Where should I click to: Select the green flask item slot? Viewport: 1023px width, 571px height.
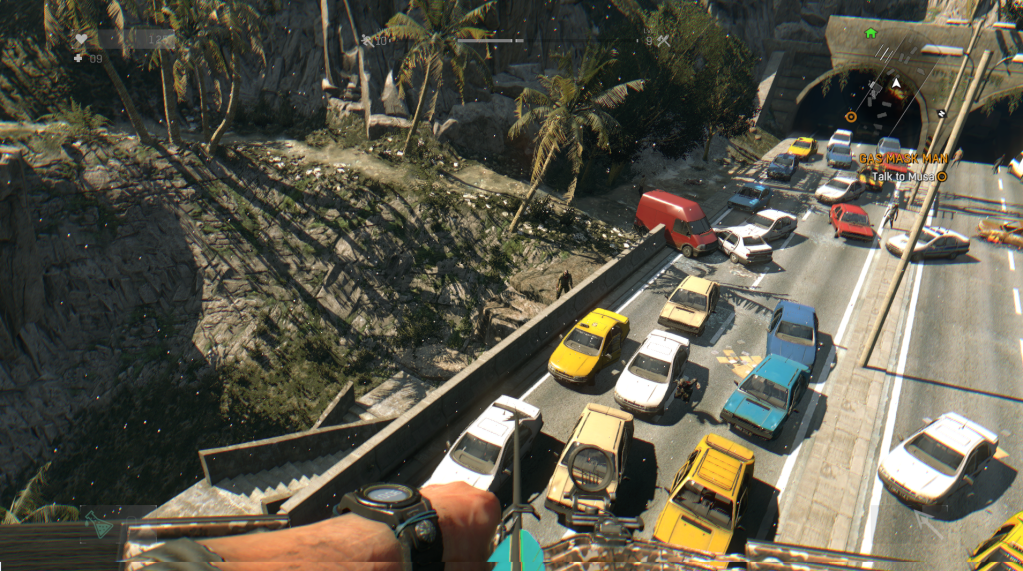pos(99,524)
